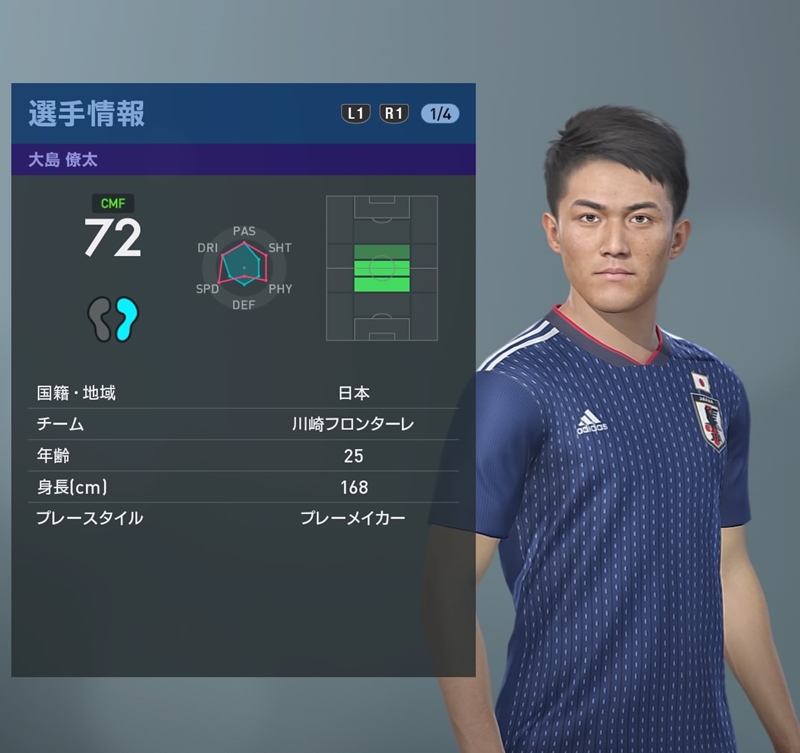Select the pitch position map

[x=381, y=268]
